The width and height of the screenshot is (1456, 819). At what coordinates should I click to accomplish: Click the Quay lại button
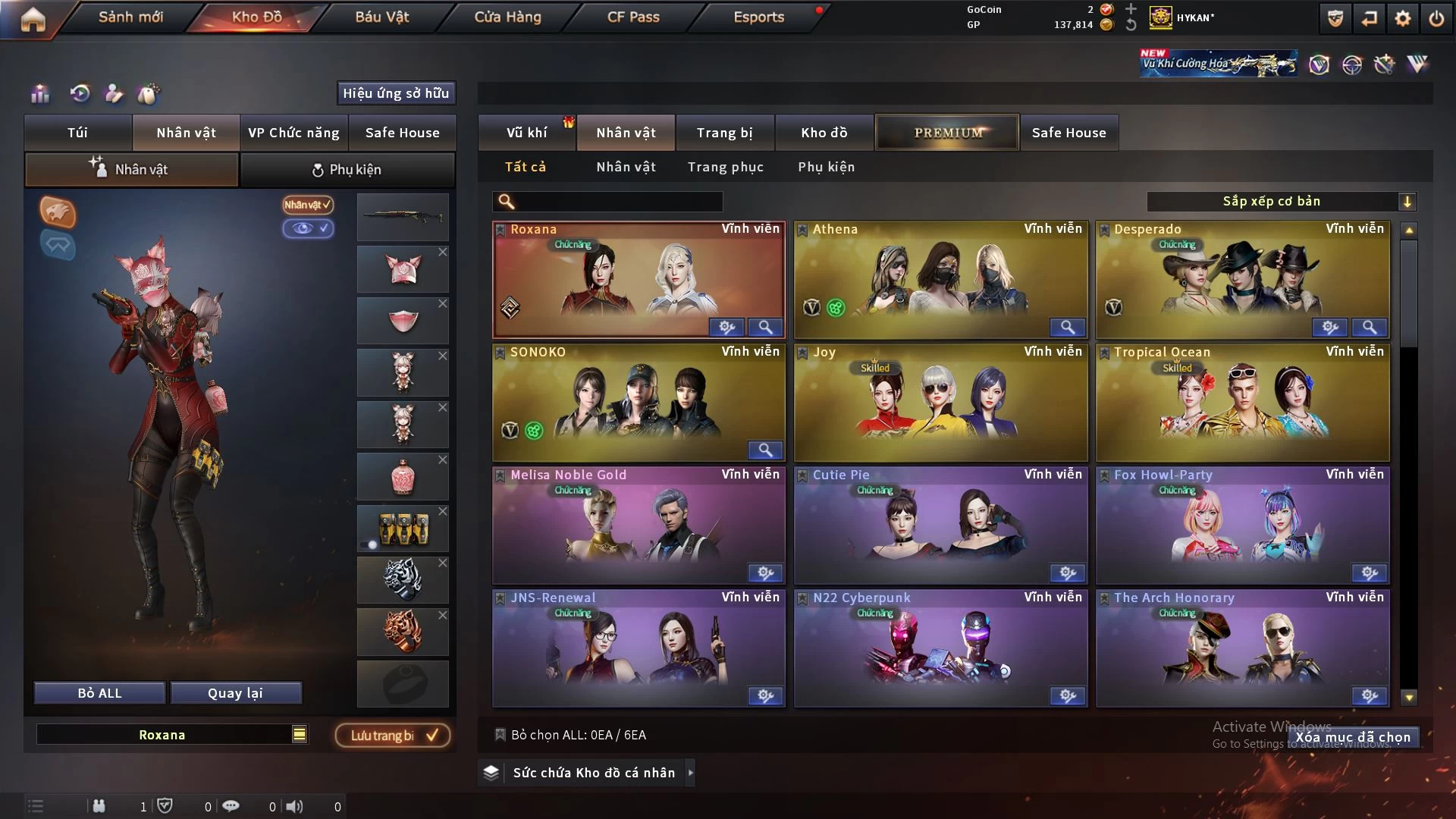click(x=235, y=693)
